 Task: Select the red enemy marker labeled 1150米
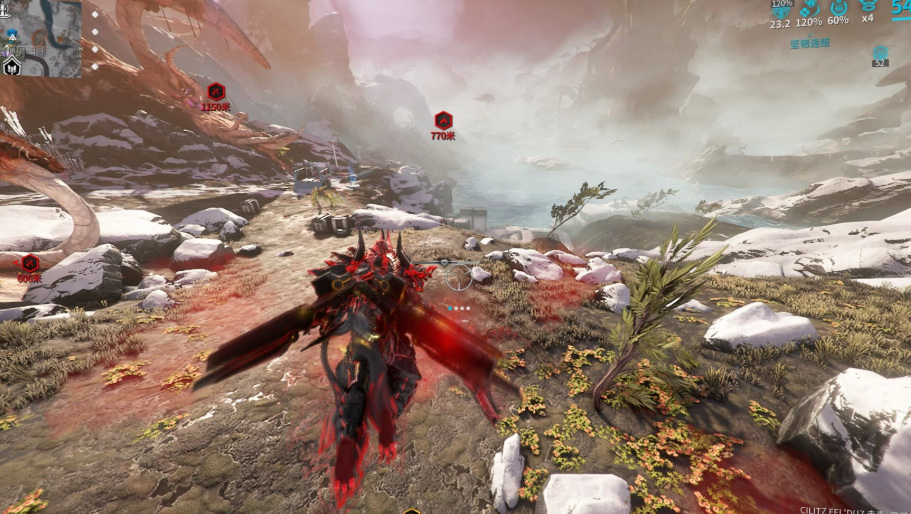pos(216,91)
